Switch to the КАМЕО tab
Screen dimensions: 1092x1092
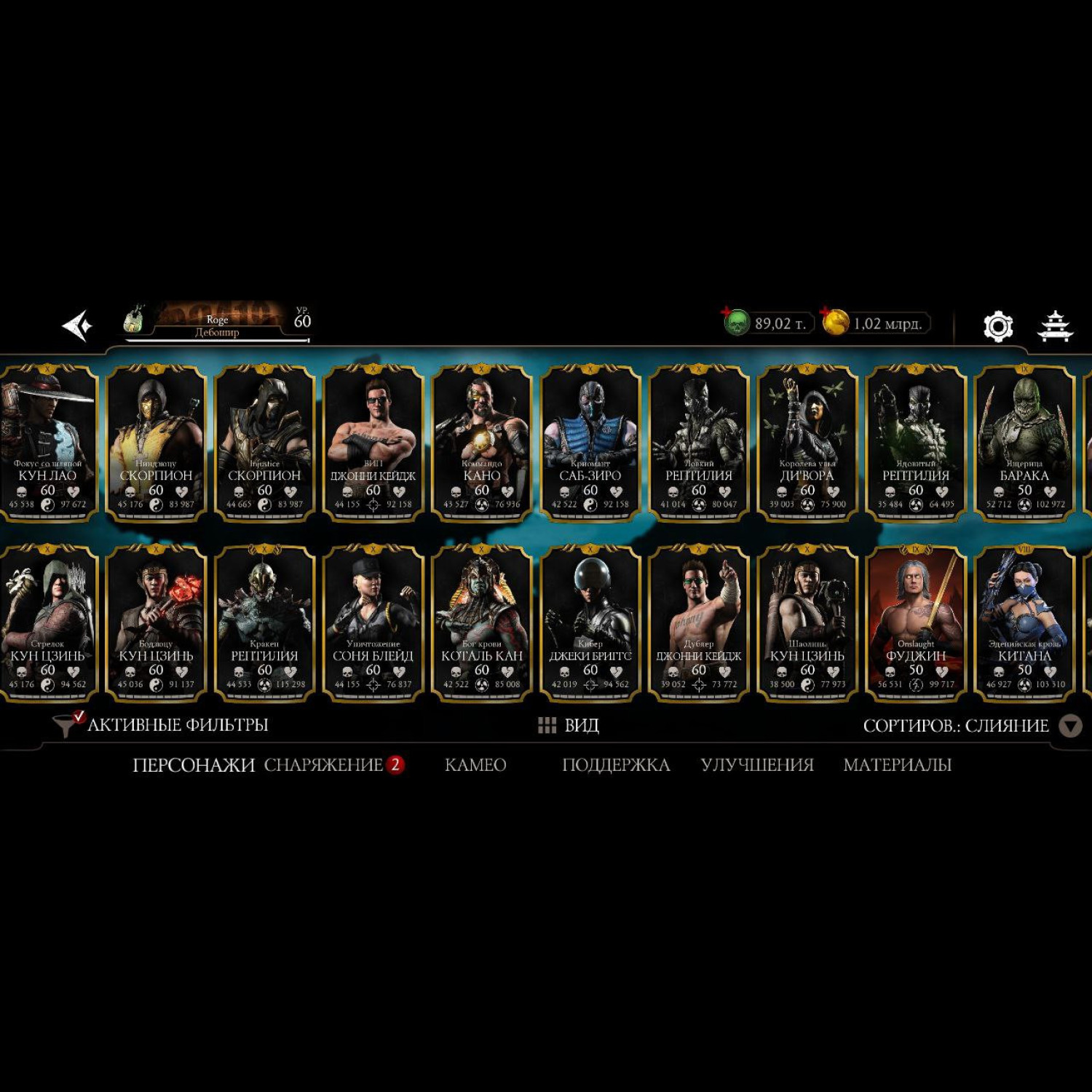pyautogui.click(x=475, y=765)
